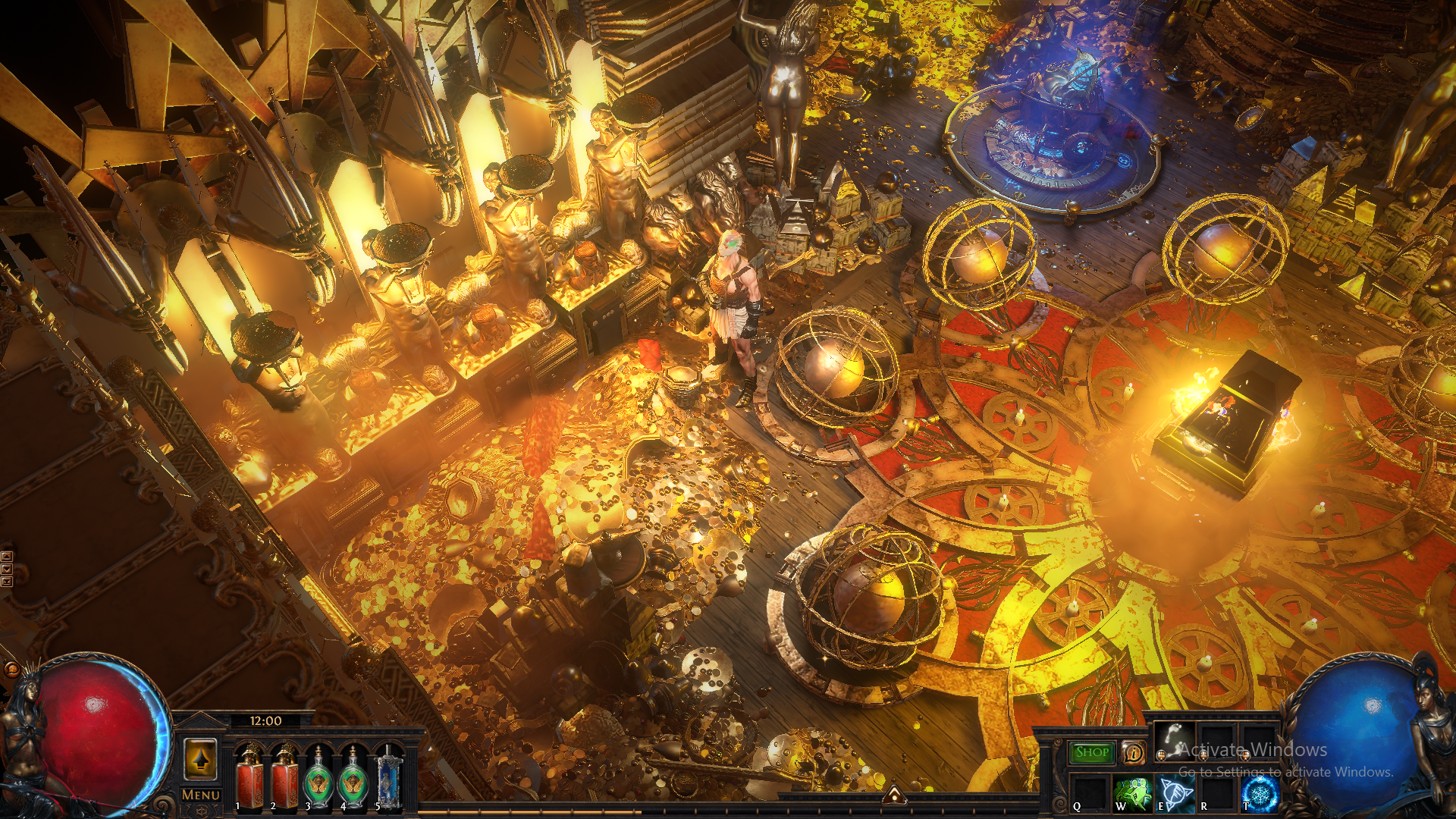Use the red life flask in slot 2
Image resolution: width=1456 pixels, height=819 pixels.
[284, 776]
